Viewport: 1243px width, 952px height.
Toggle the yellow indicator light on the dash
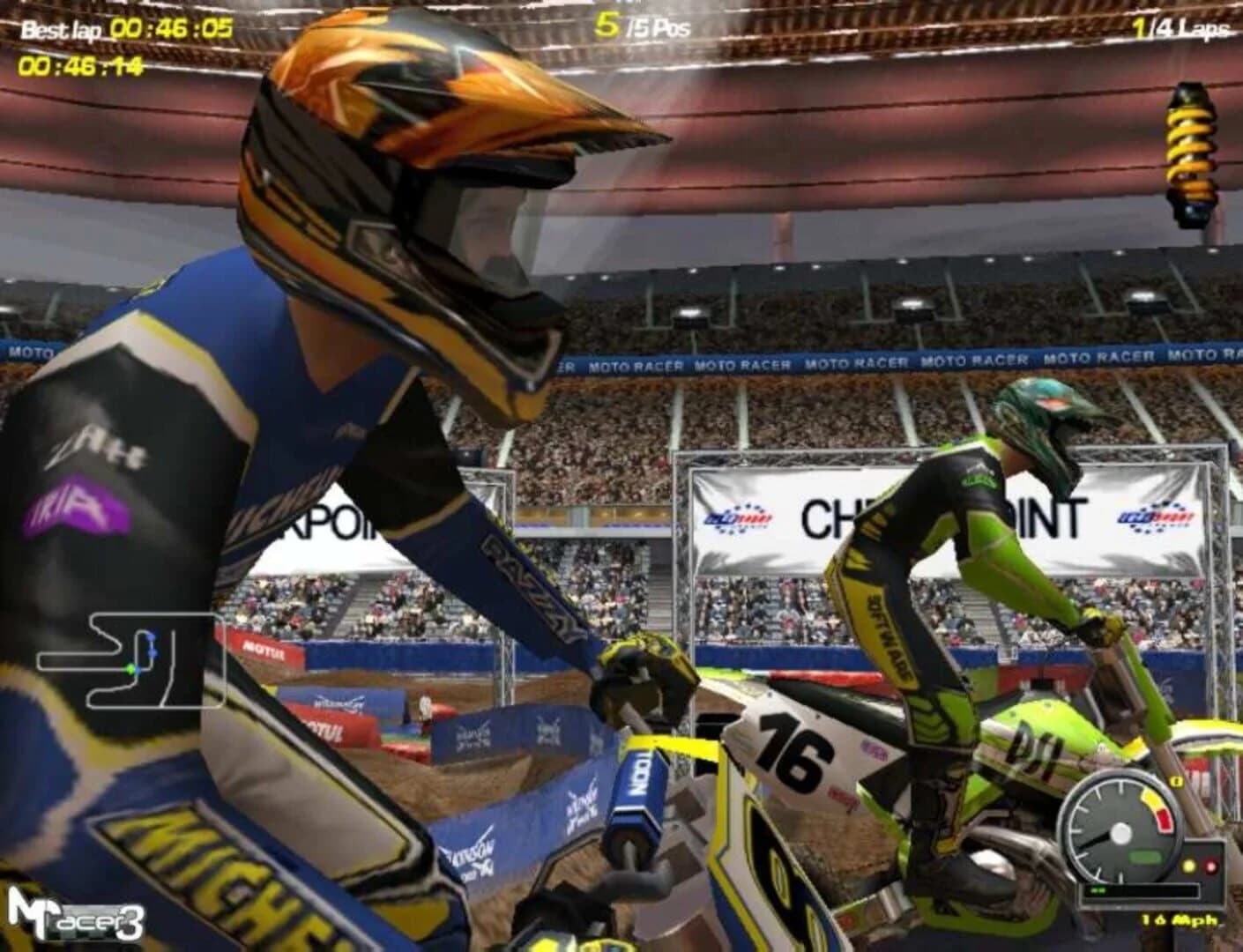pyautogui.click(x=1188, y=866)
